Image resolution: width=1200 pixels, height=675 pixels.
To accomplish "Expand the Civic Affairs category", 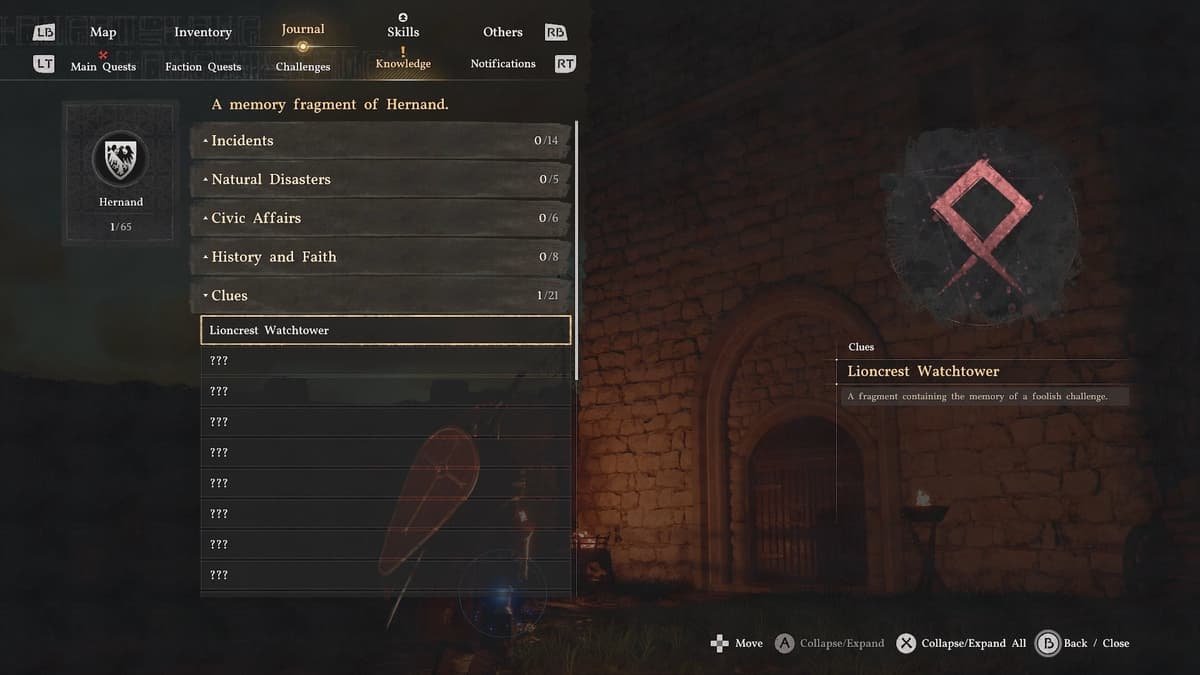I will tap(382, 218).
